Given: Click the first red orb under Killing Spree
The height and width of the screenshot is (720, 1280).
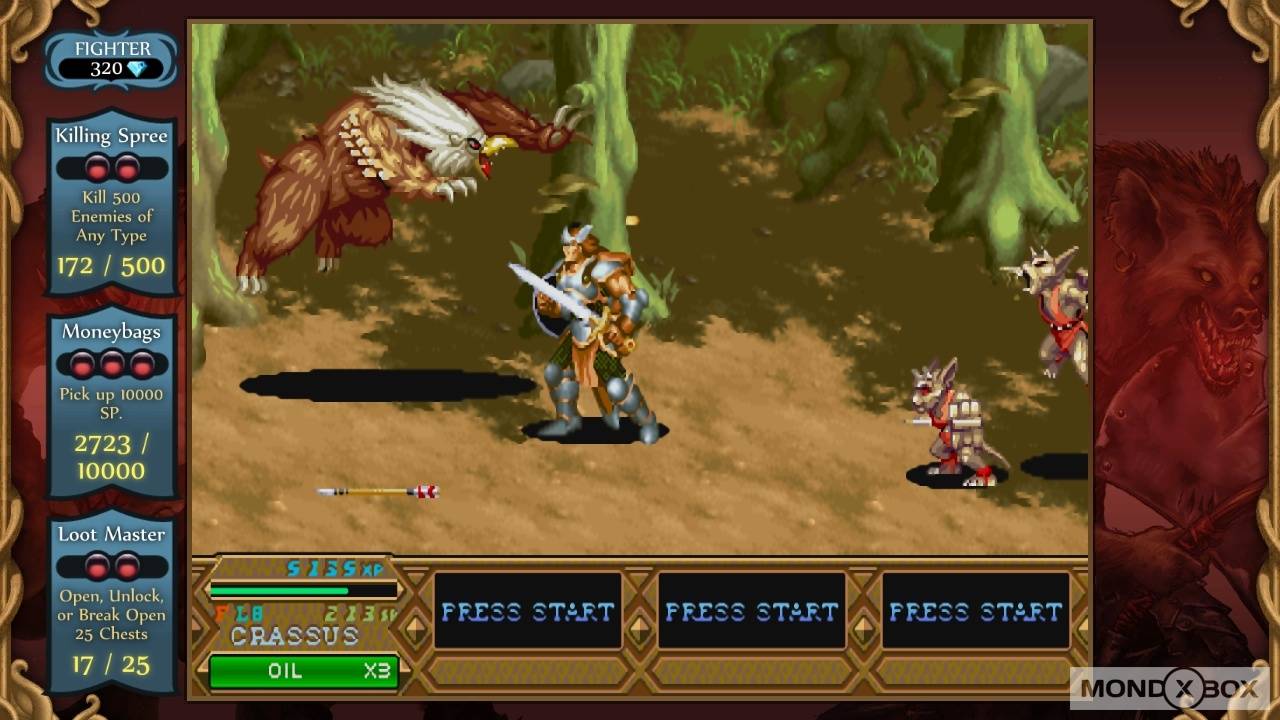Looking at the screenshot, I should pos(96,168).
